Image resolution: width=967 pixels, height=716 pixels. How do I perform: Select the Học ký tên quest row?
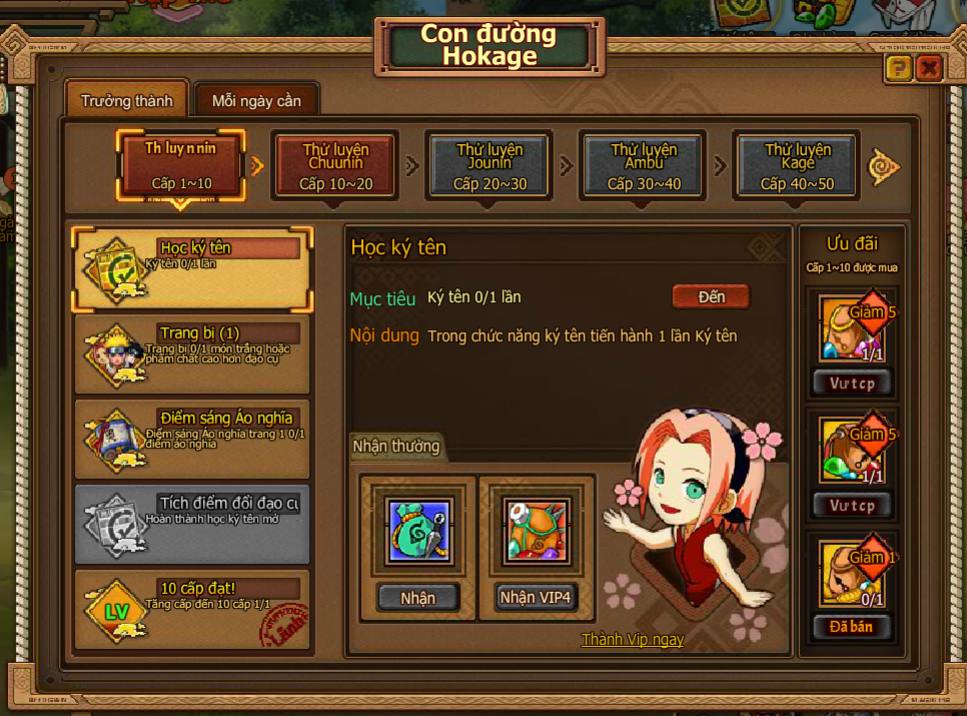[x=192, y=269]
